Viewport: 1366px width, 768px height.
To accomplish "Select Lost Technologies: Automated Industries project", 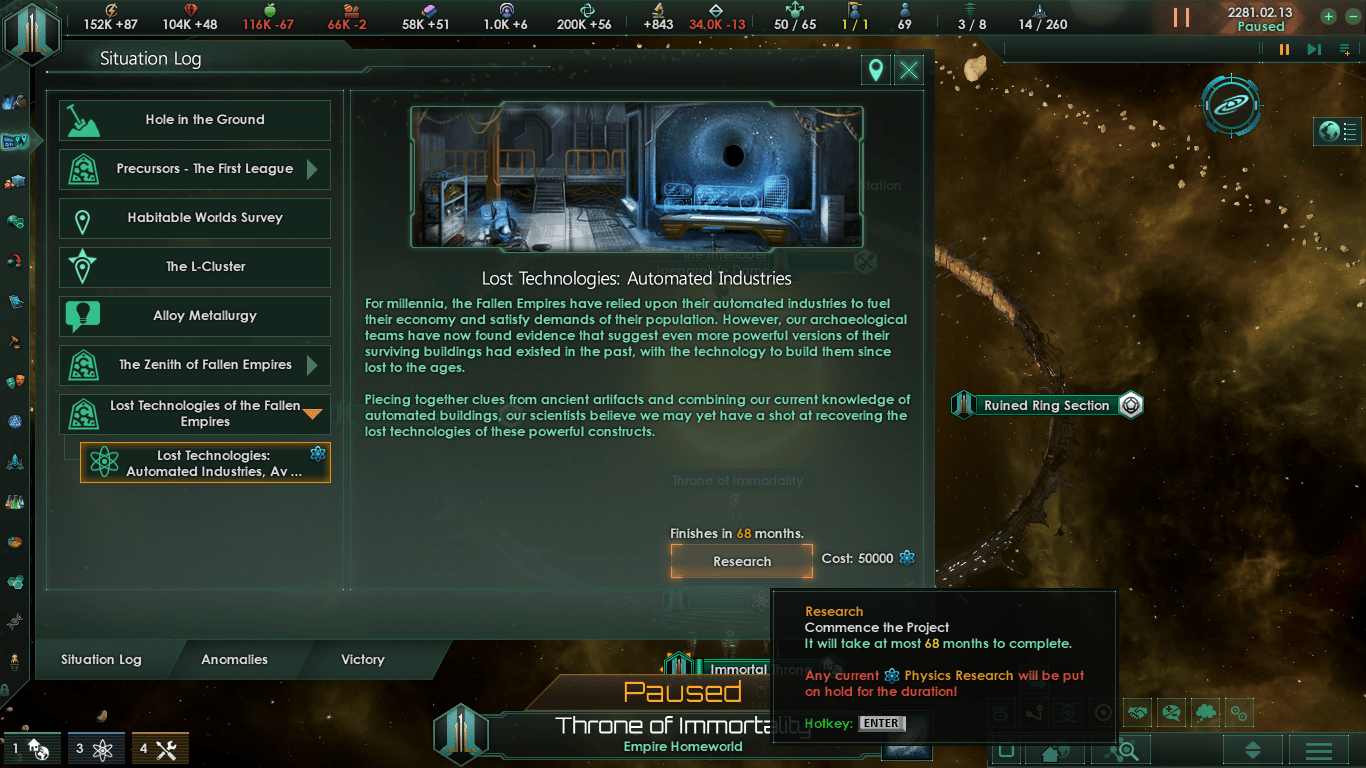I will tap(205, 463).
